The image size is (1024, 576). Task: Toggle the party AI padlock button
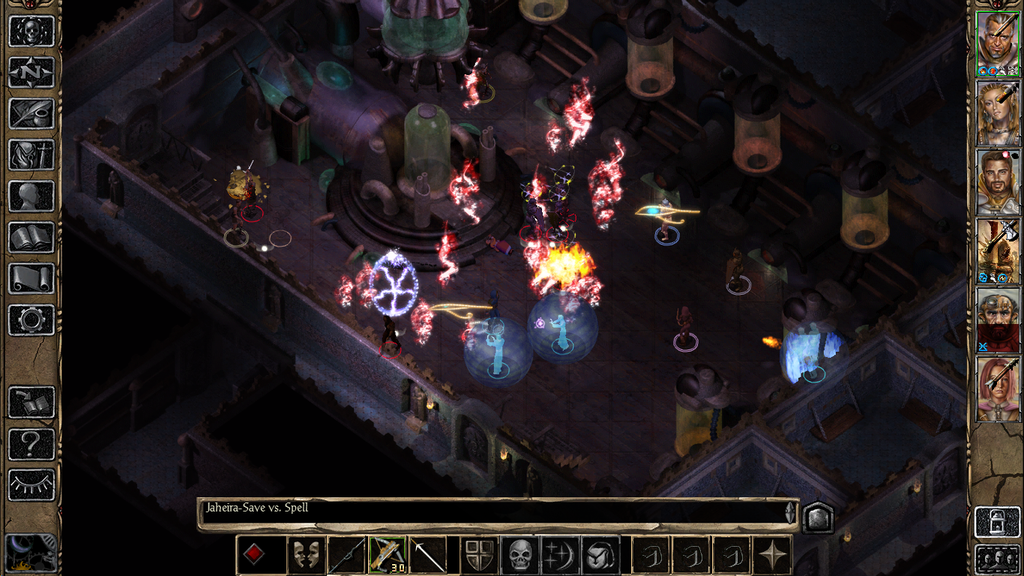[997, 522]
